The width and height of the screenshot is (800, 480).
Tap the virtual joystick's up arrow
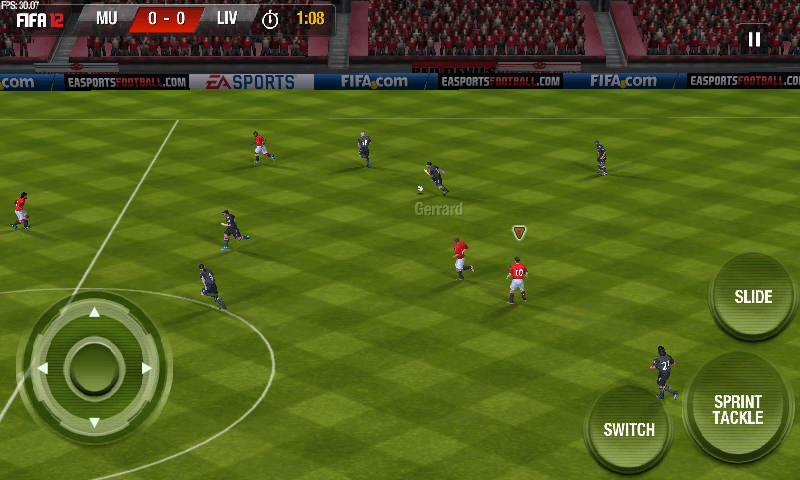tap(94, 313)
